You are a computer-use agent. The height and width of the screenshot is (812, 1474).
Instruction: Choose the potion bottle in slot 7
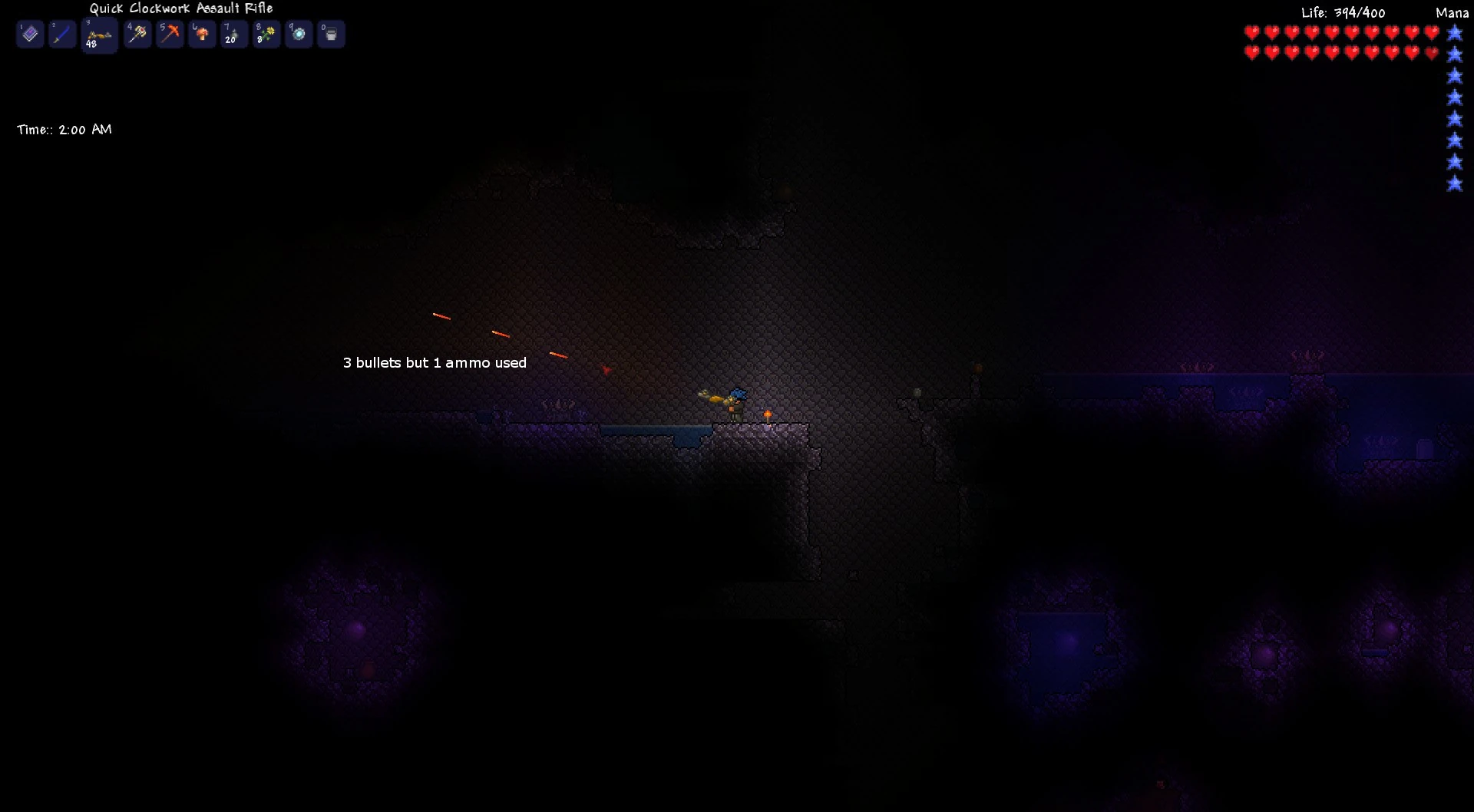(234, 34)
